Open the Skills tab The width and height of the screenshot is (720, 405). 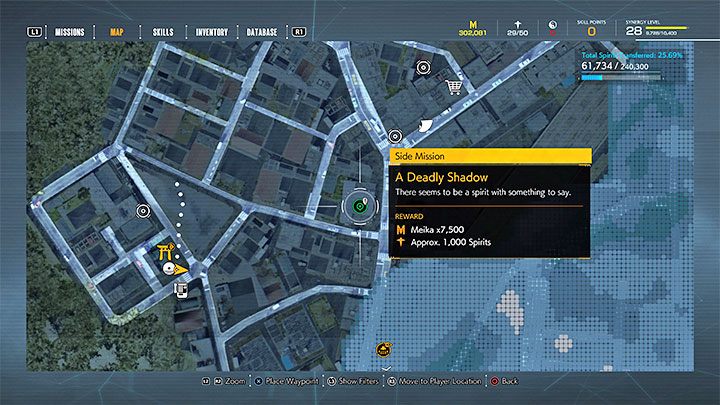[x=163, y=31]
